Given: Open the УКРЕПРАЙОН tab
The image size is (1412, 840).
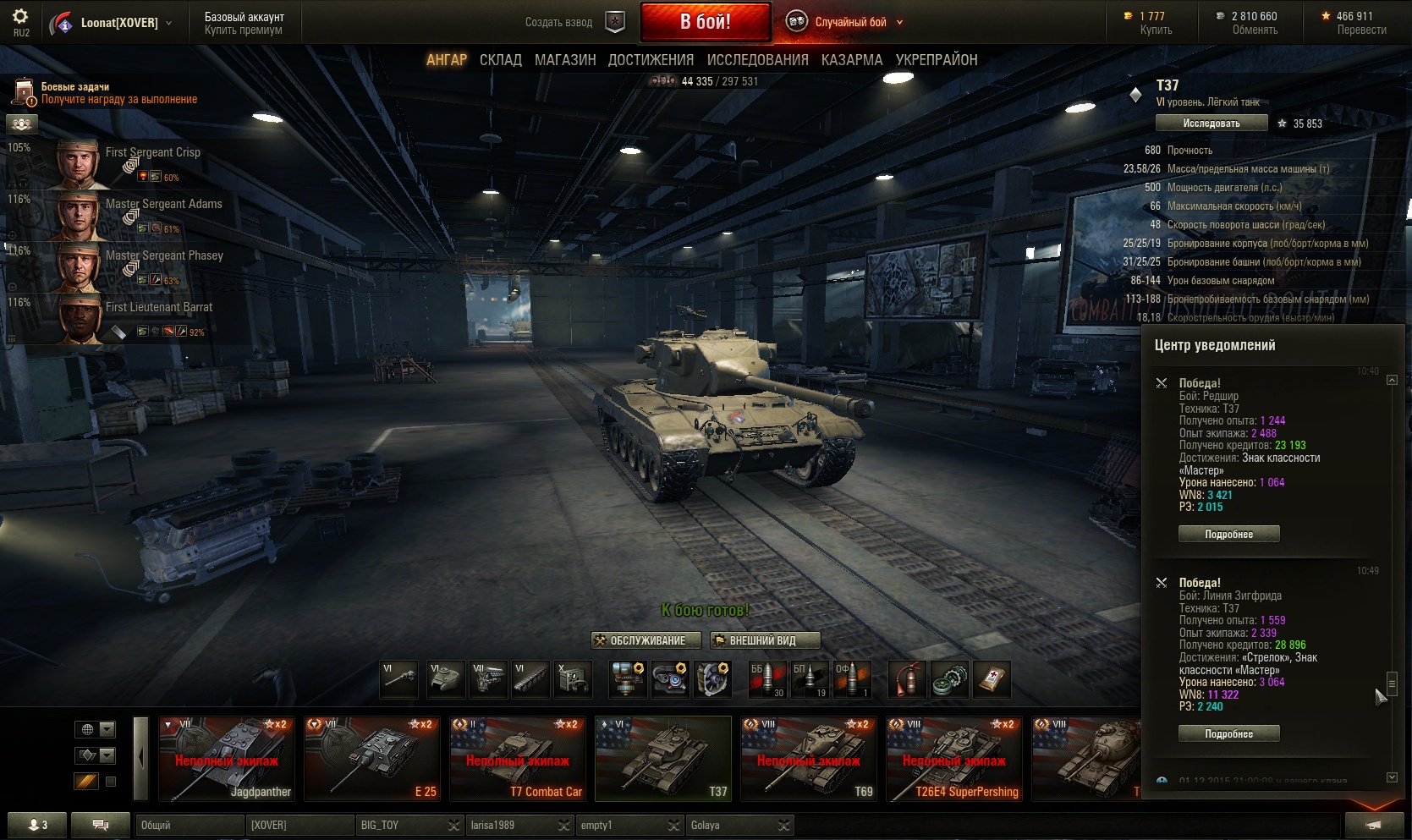Looking at the screenshot, I should [937, 60].
